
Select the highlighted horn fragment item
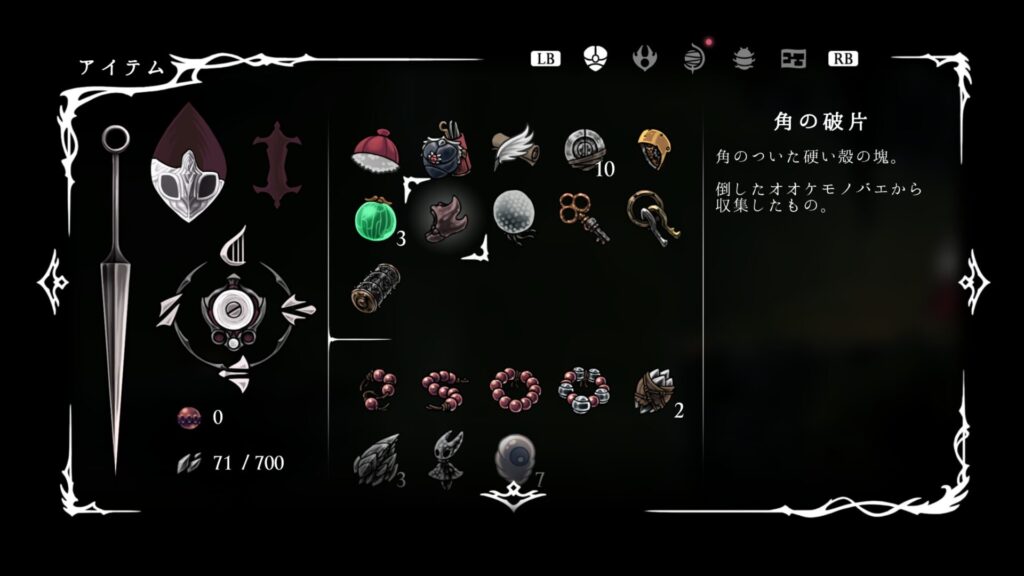coord(445,215)
